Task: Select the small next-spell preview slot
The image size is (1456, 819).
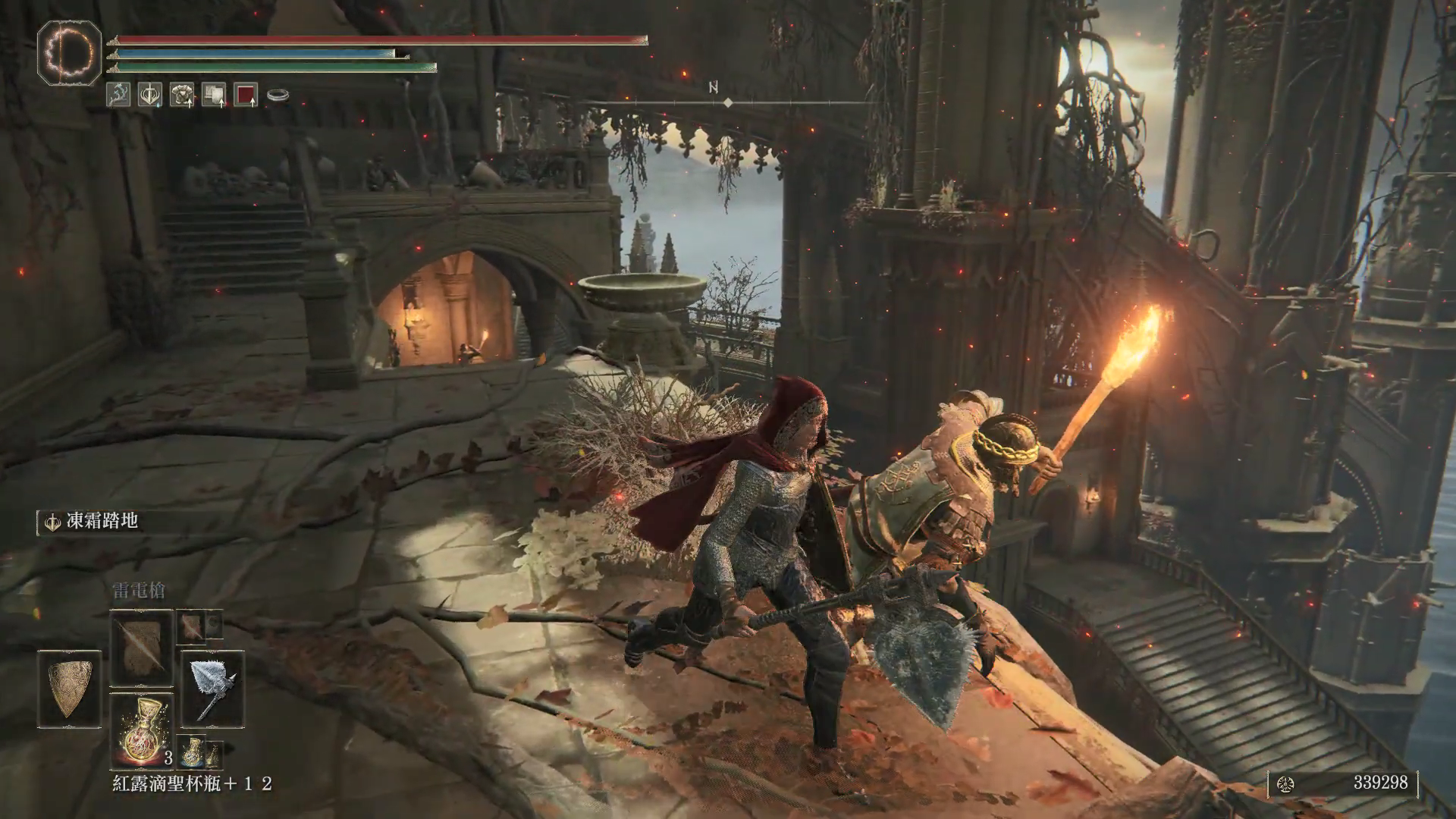Action: tap(192, 626)
